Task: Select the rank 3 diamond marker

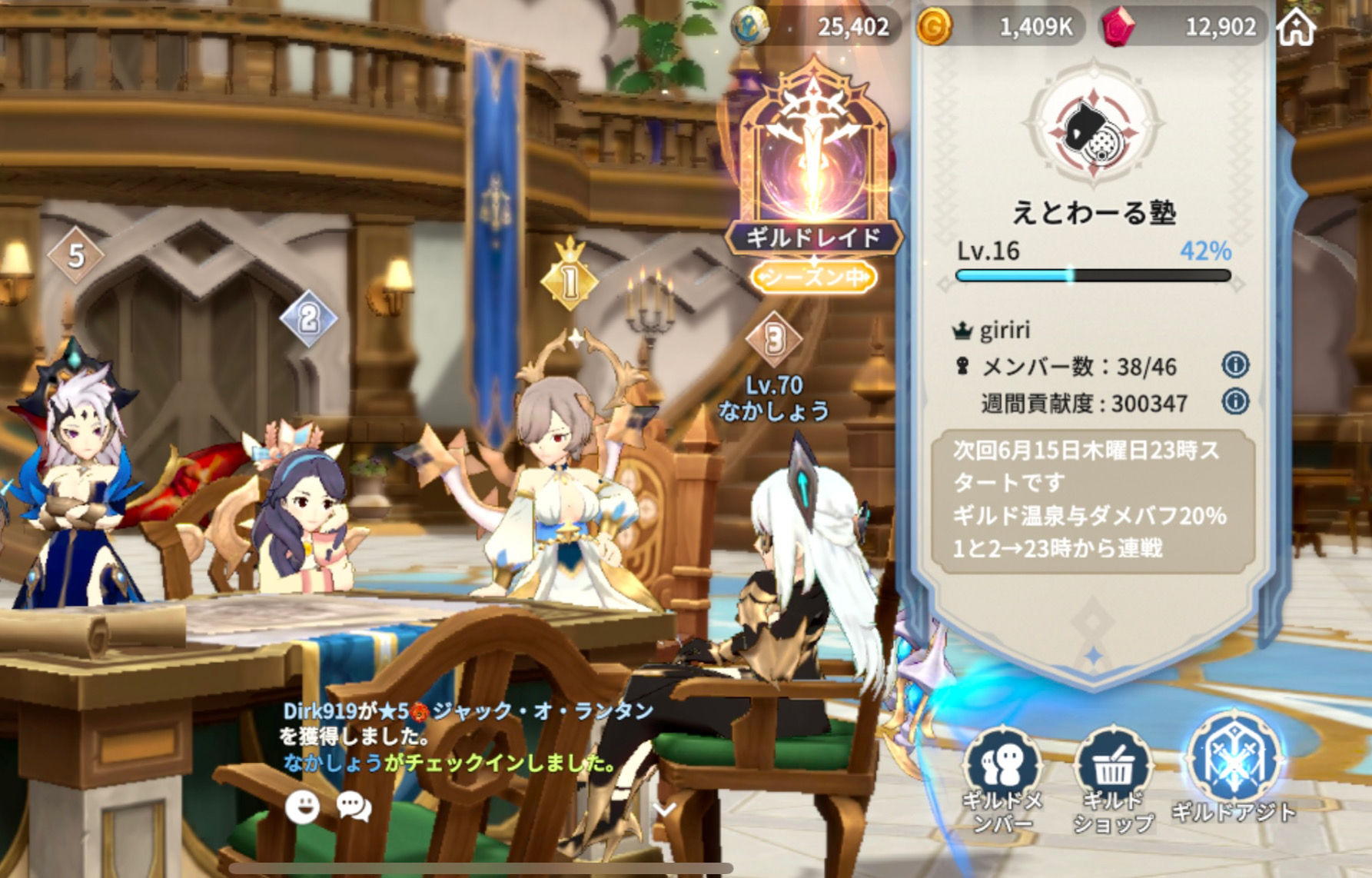Action: [x=774, y=339]
